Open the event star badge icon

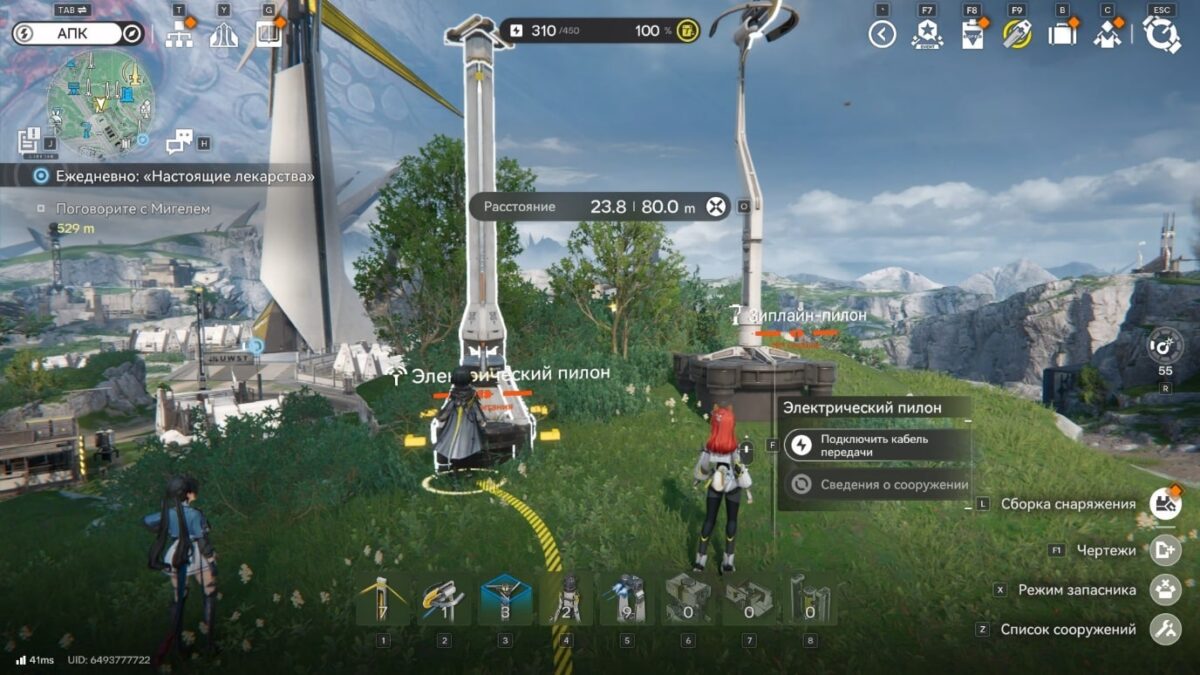pyautogui.click(x=927, y=35)
